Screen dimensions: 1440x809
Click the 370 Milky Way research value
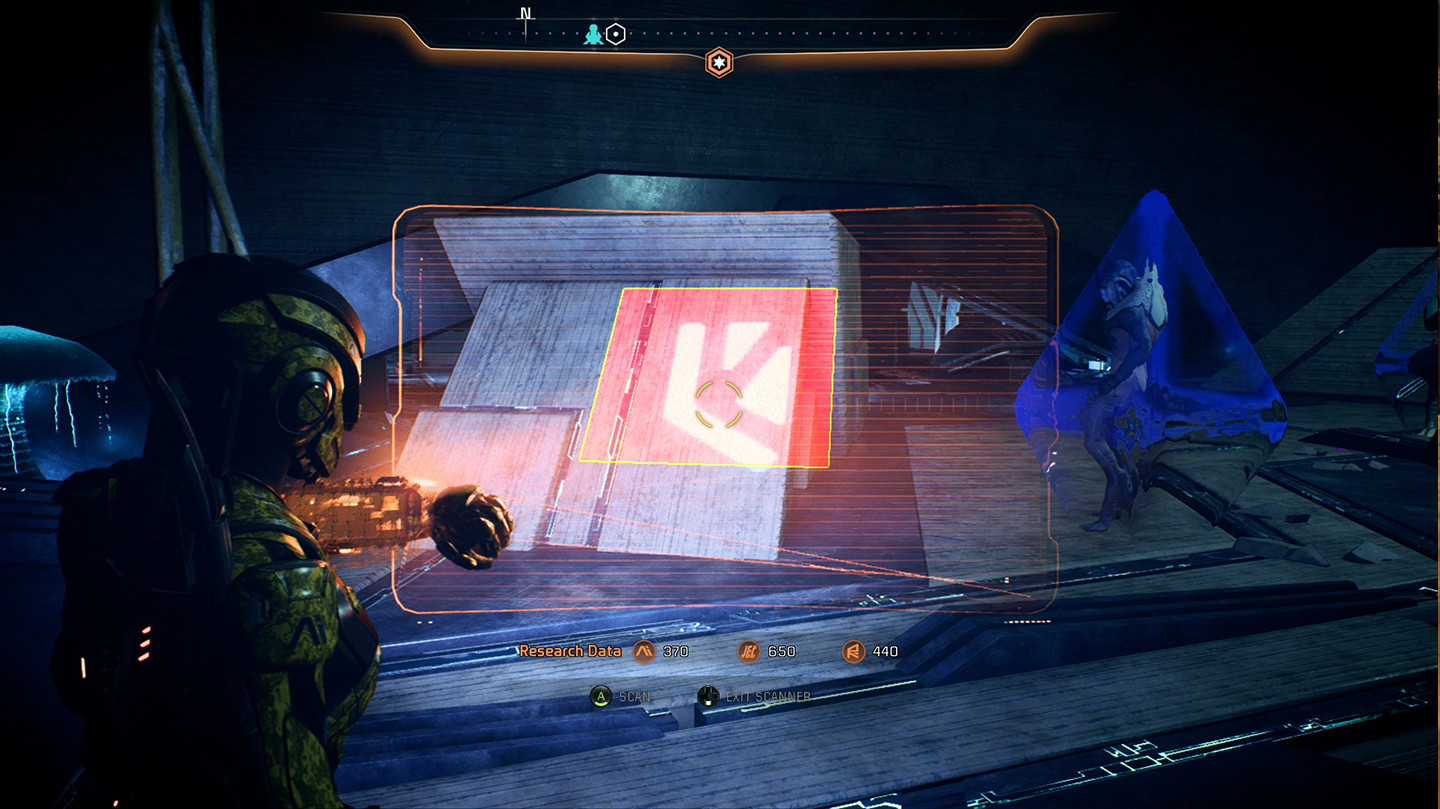[676, 651]
